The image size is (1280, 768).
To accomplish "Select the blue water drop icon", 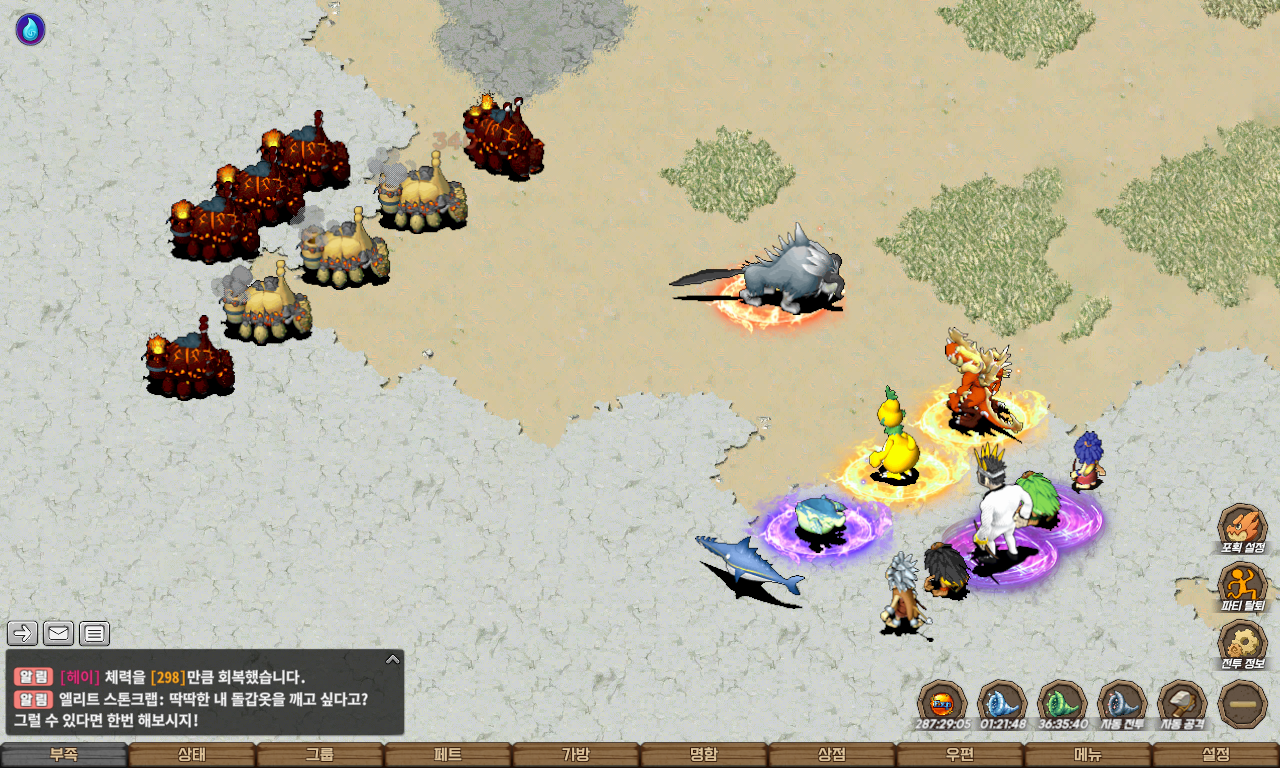I will coord(30,29).
